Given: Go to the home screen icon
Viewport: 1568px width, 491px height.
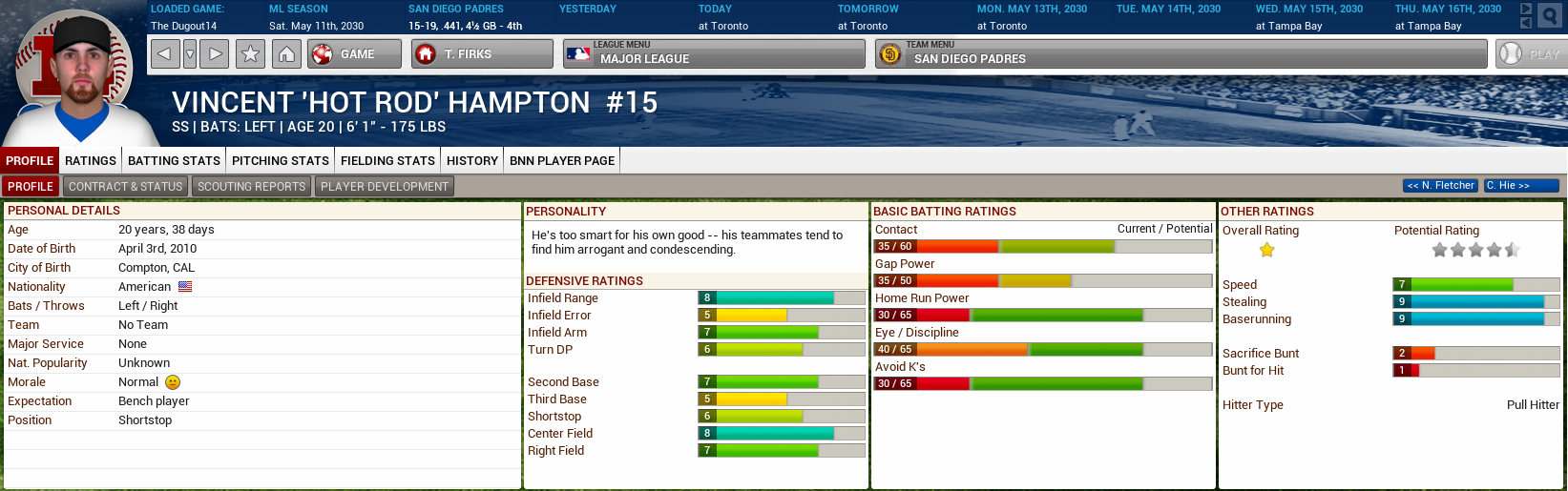Looking at the screenshot, I should pos(286,54).
